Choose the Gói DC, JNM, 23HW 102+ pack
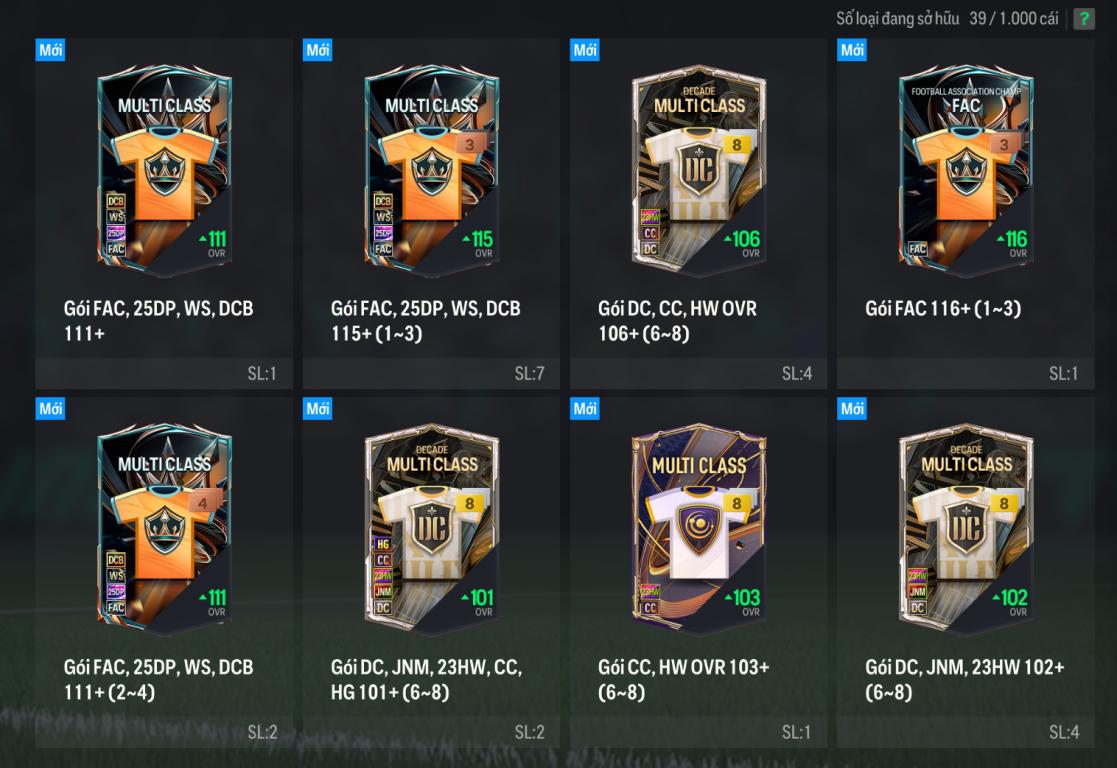Image resolution: width=1117 pixels, height=768 pixels. 965,530
